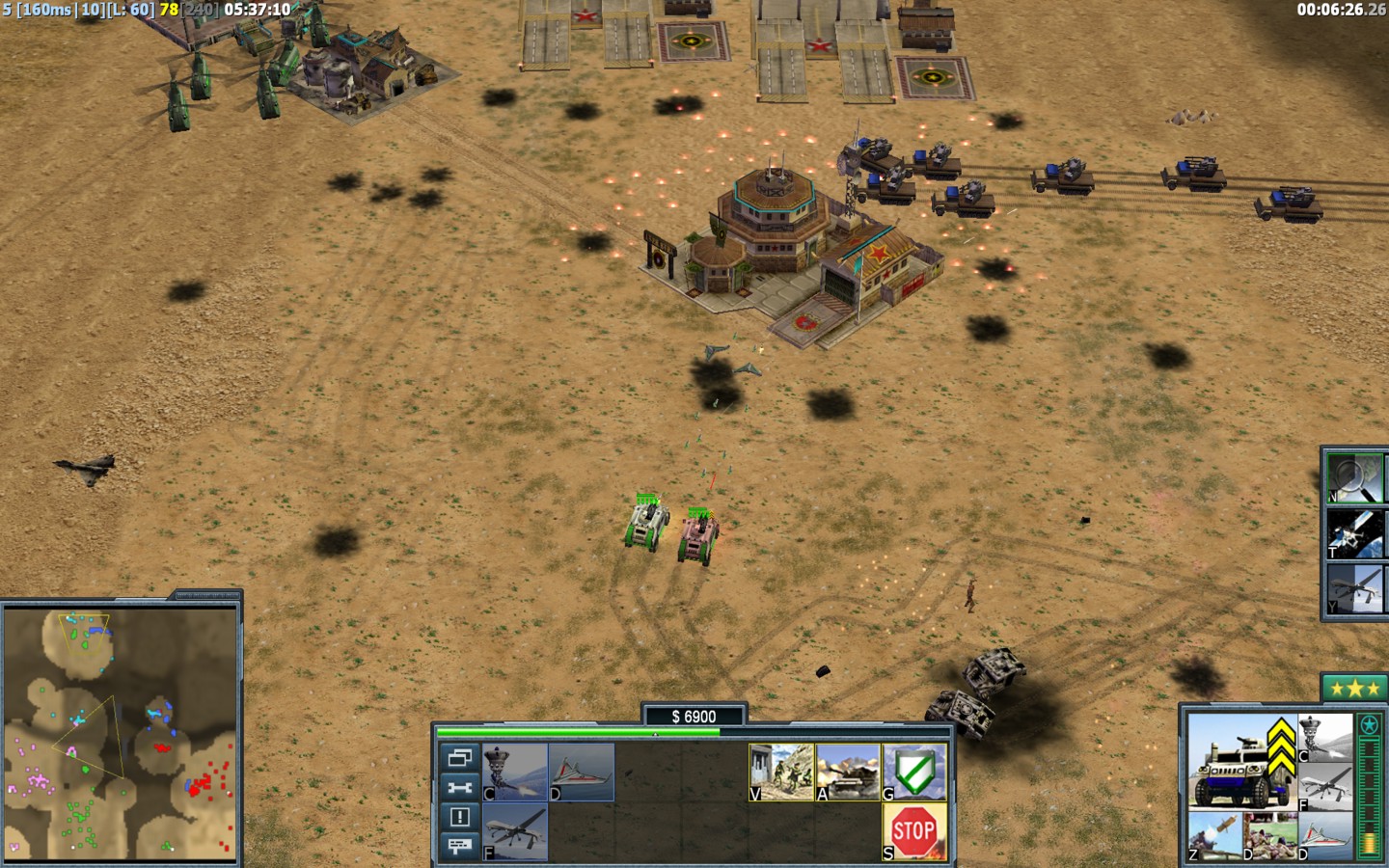Select the green Humvee unit
The height and width of the screenshot is (868, 1389).
tap(646, 524)
